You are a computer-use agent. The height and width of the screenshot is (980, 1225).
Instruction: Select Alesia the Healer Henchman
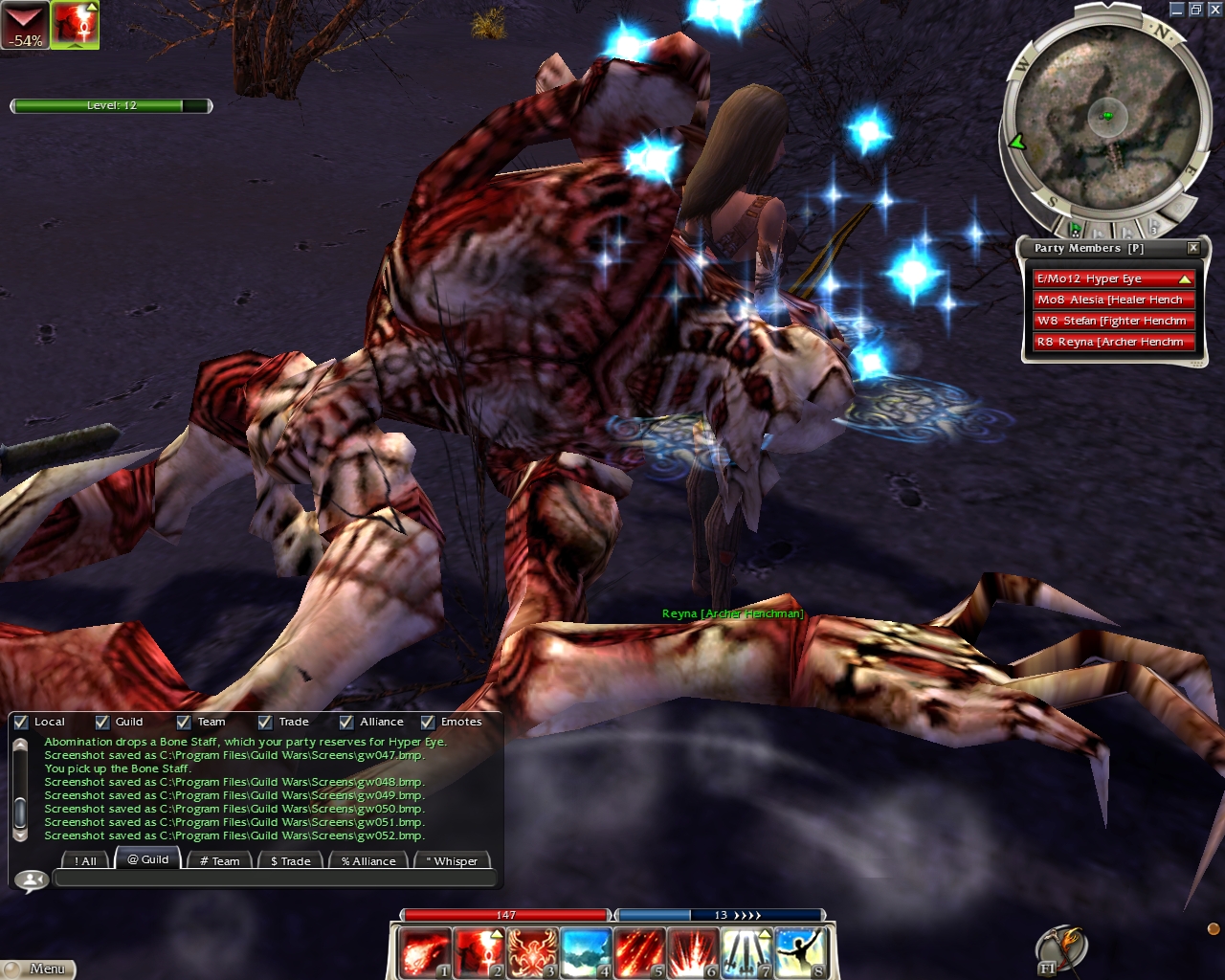tap(1112, 300)
